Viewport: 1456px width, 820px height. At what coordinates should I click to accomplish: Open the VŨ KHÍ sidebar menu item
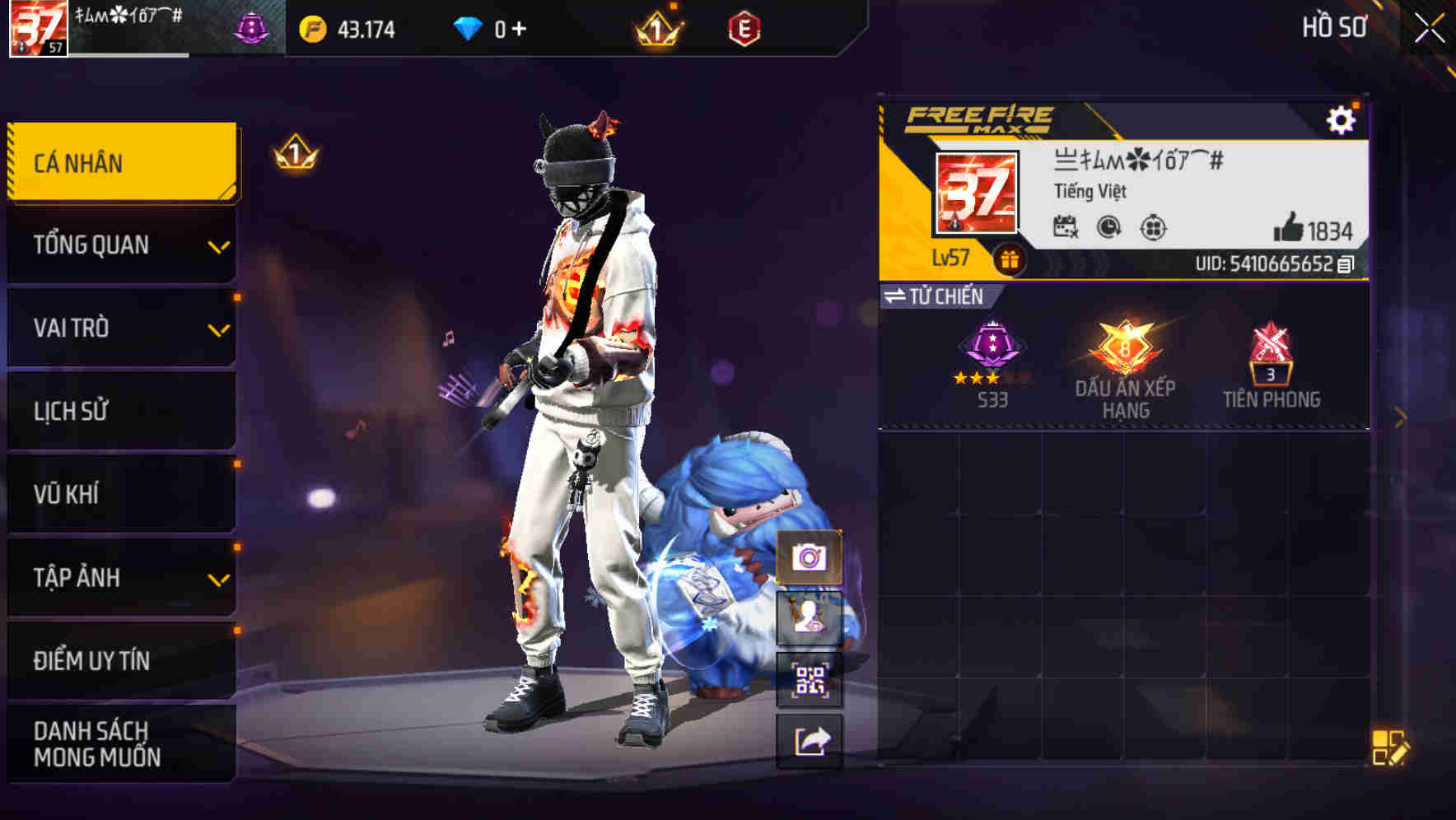[122, 494]
